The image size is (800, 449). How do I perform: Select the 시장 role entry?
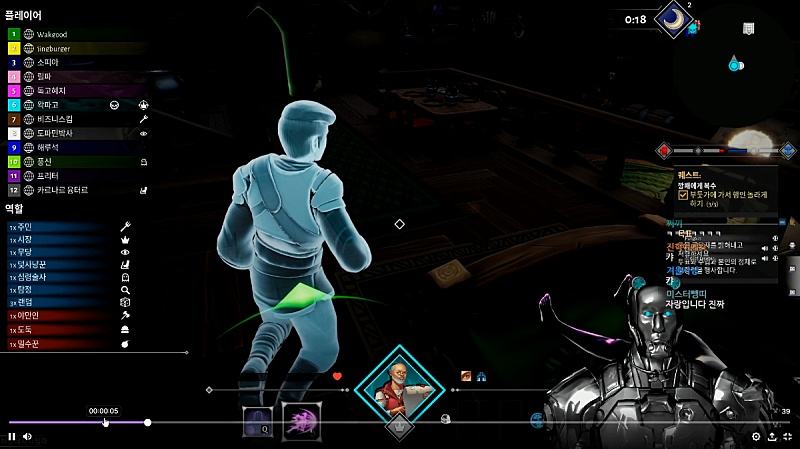tap(27, 240)
